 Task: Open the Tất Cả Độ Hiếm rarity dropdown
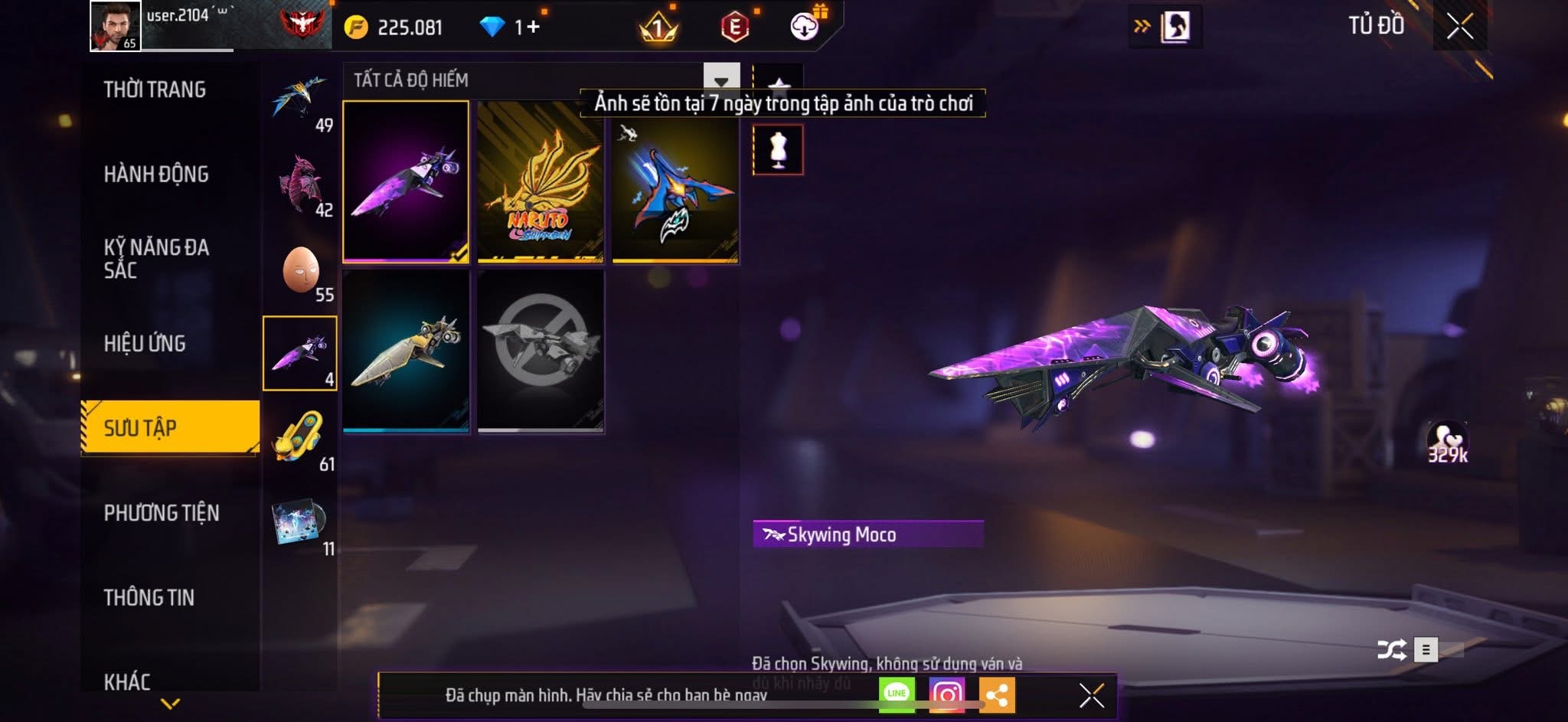click(721, 80)
